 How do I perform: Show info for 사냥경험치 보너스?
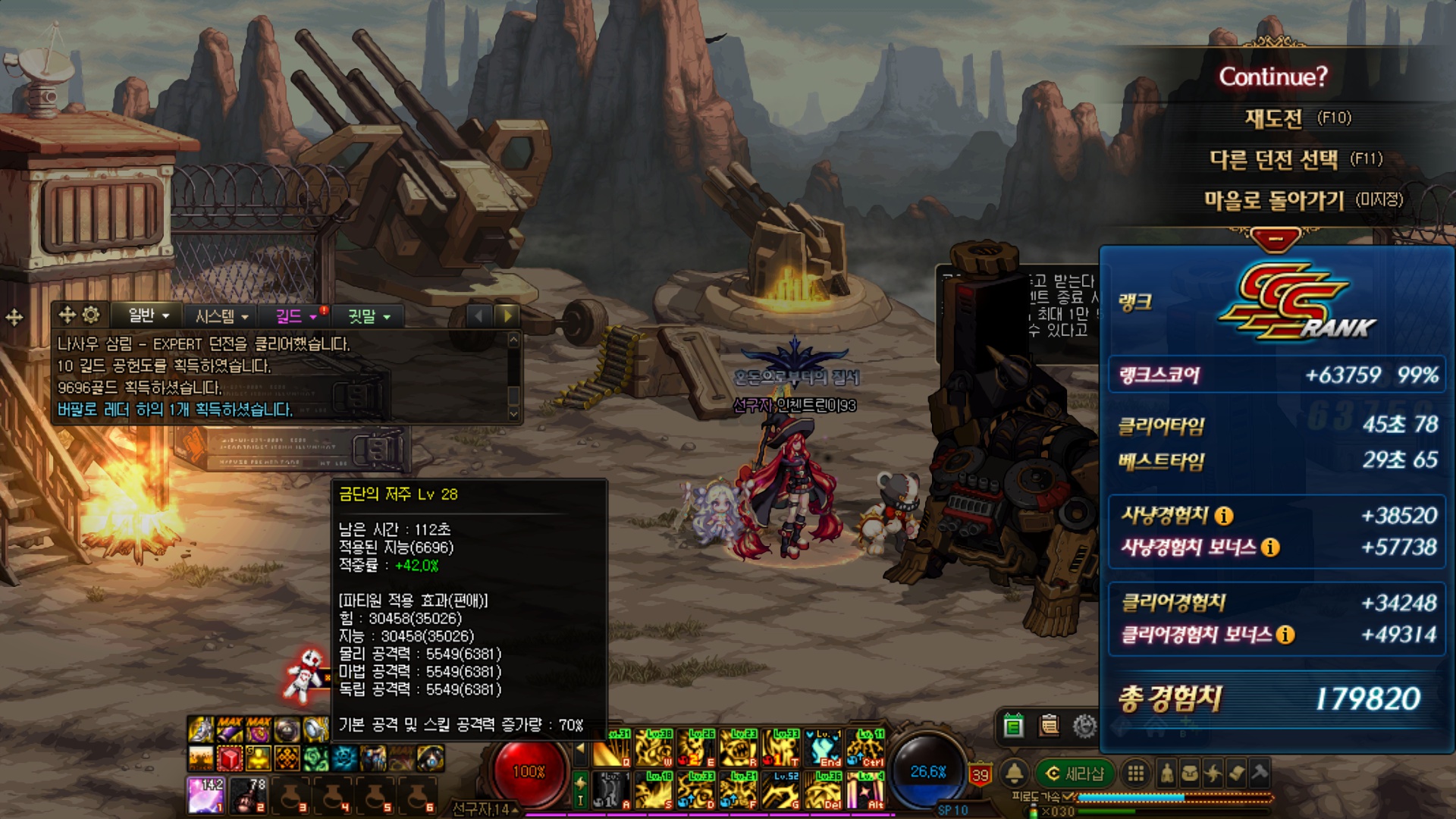point(1270,548)
